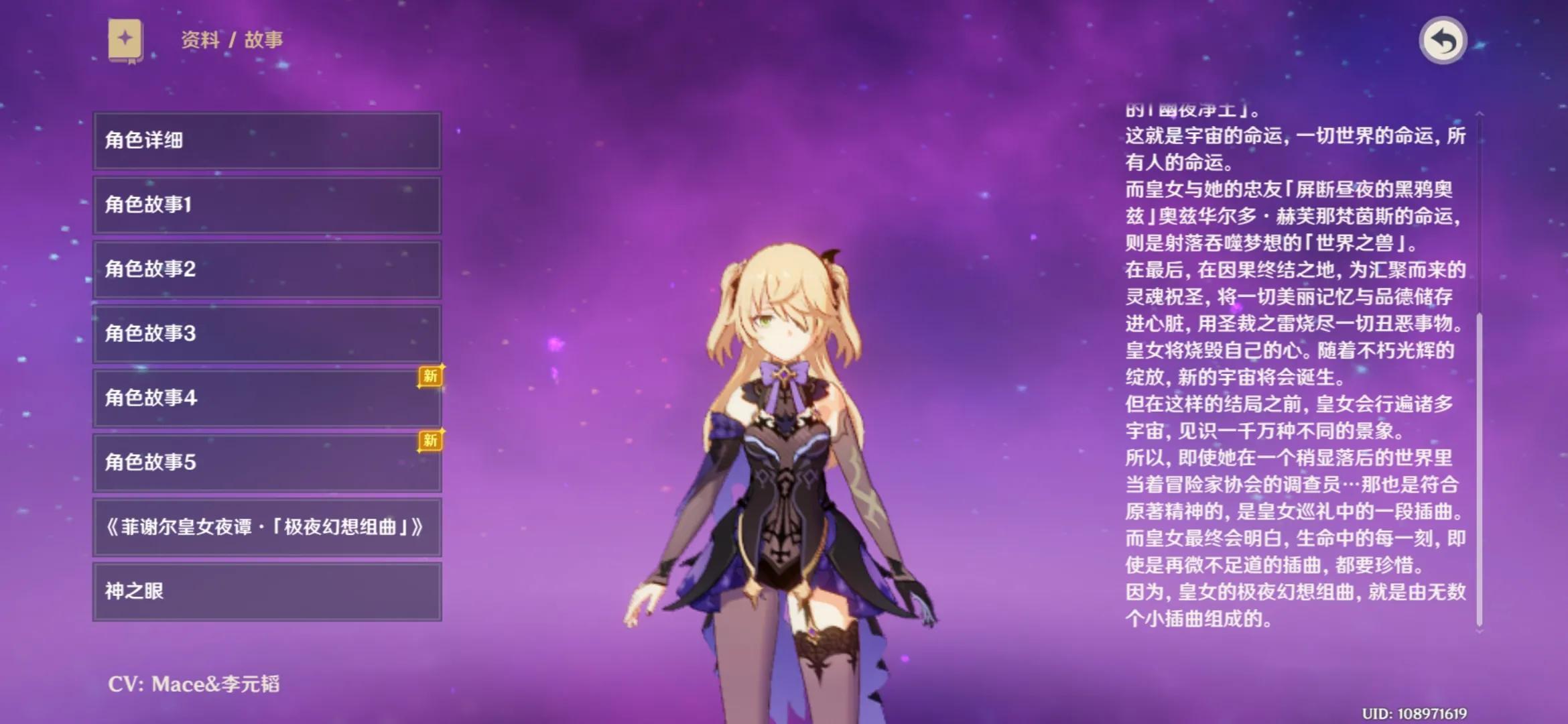The image size is (1568, 724).
Task: Click the story text scrollbar
Action: tap(1479, 469)
